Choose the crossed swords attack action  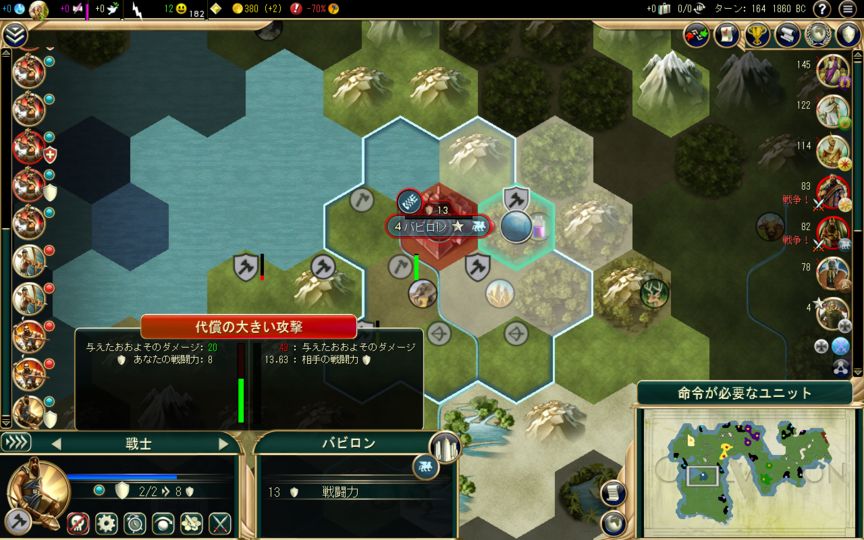pyautogui.click(x=220, y=522)
